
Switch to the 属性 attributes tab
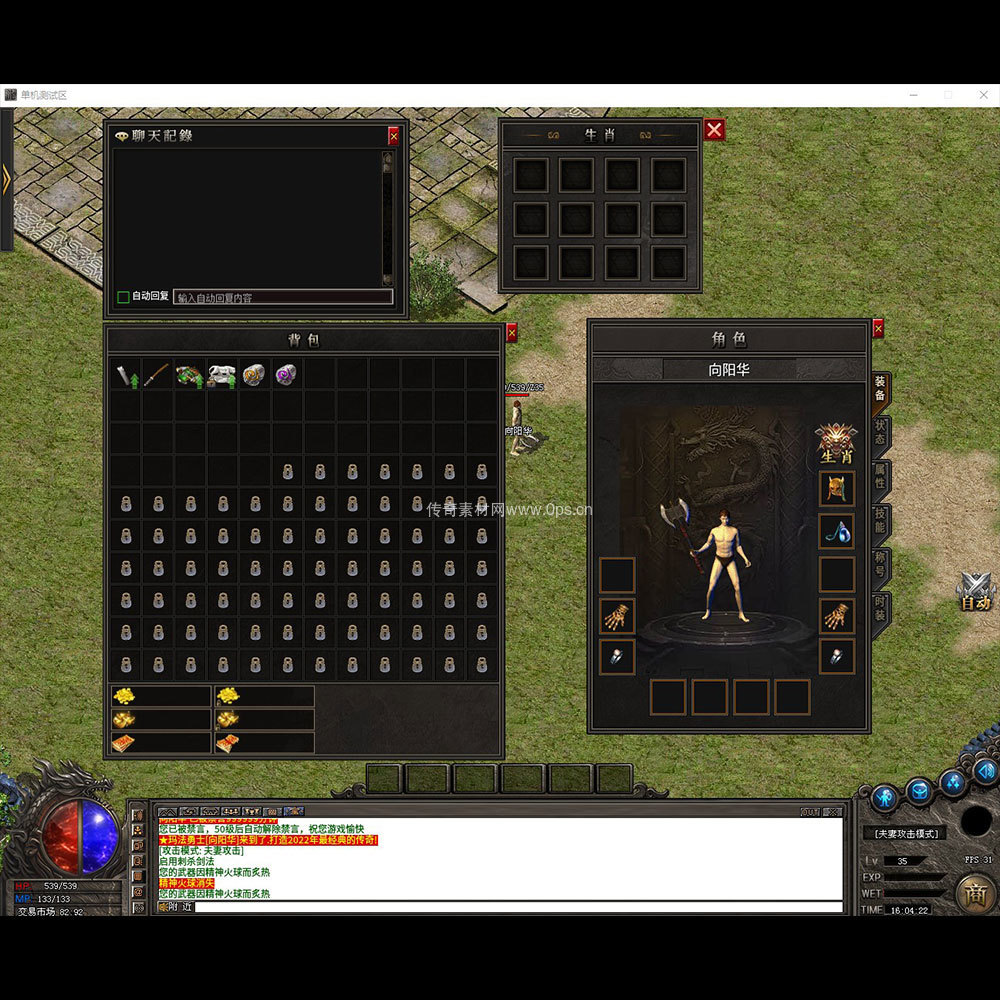[x=880, y=478]
